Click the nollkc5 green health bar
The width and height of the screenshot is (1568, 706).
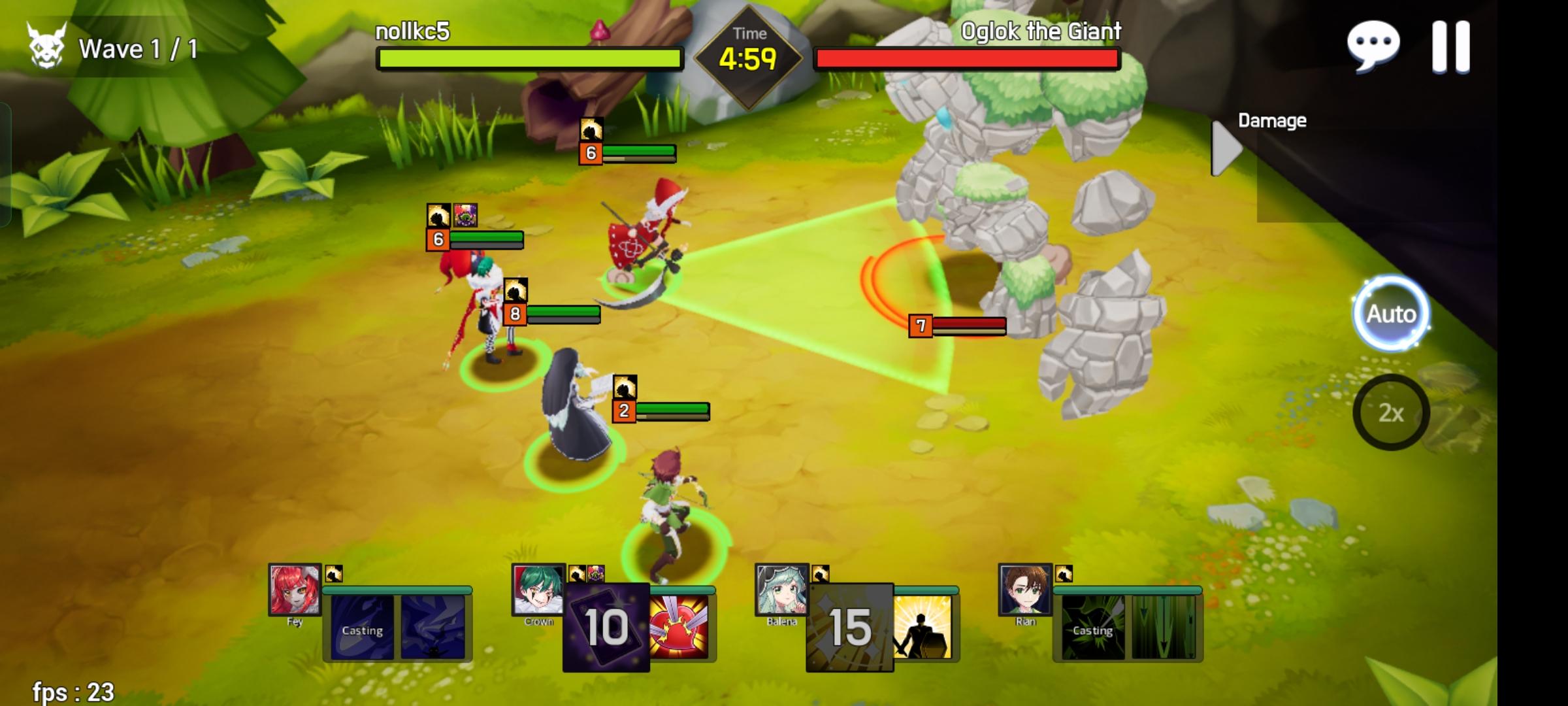coord(527,59)
